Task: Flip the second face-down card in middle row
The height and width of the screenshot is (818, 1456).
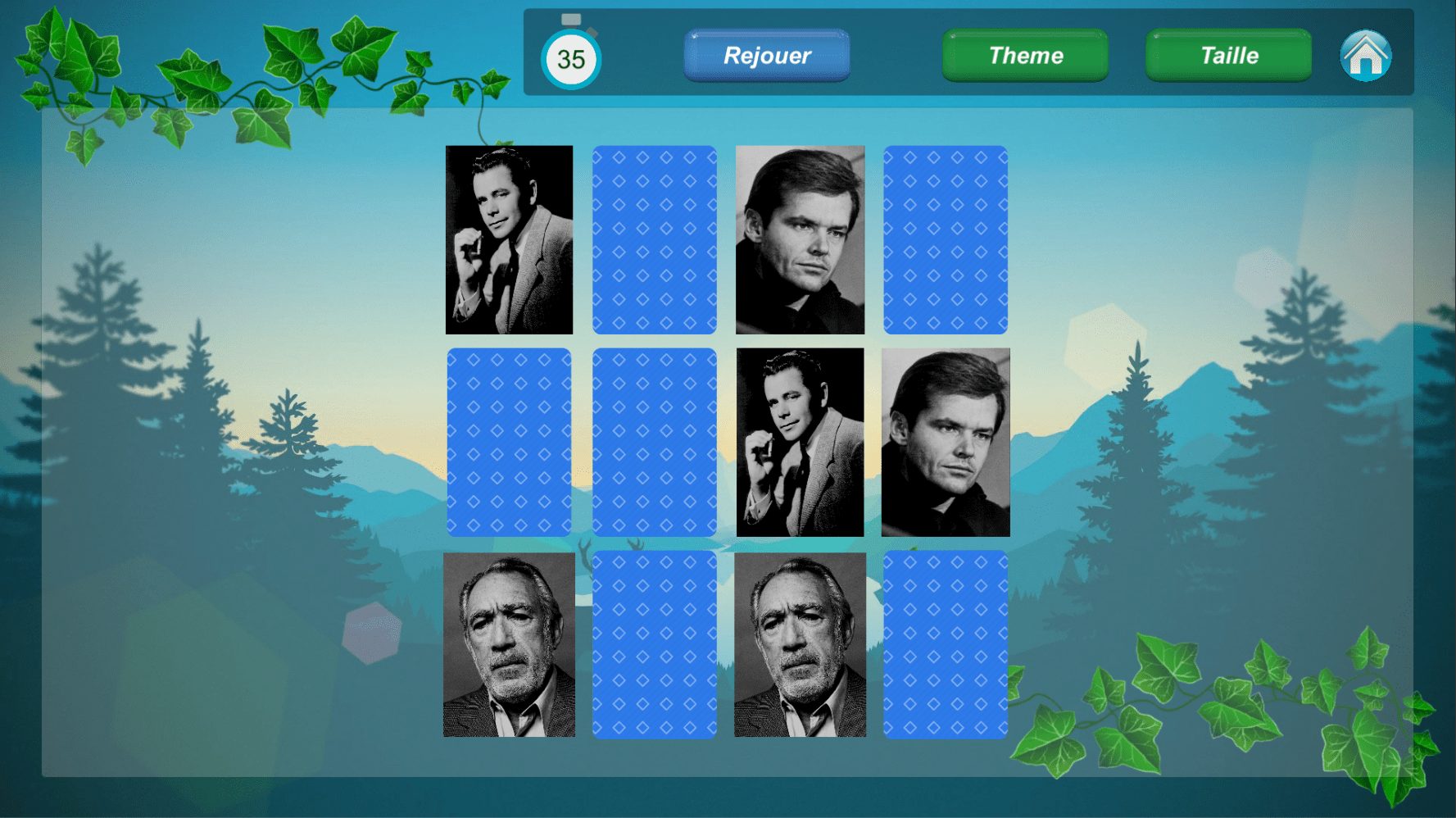Action: click(x=655, y=443)
